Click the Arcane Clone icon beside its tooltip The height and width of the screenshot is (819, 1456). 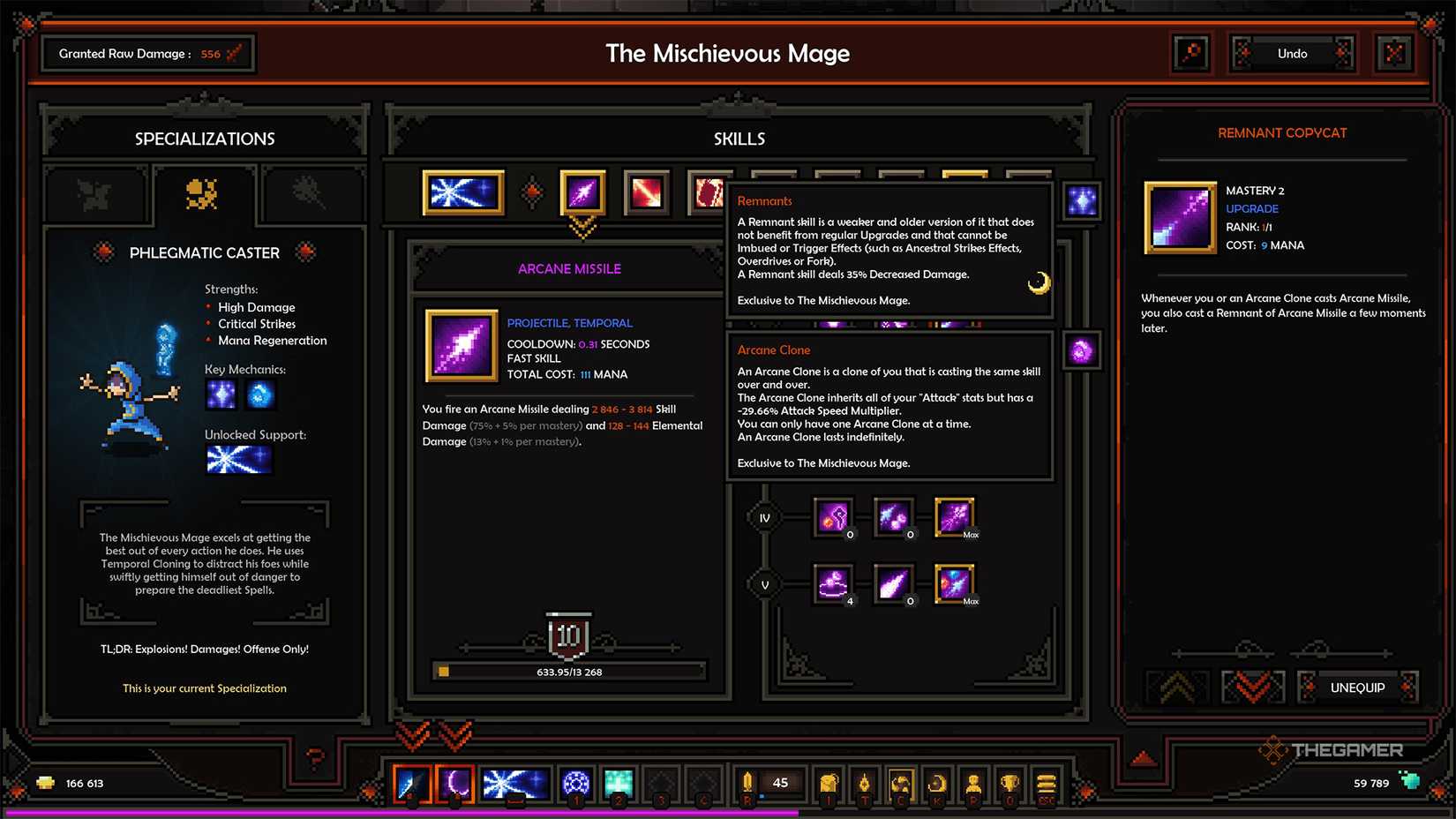[1080, 349]
